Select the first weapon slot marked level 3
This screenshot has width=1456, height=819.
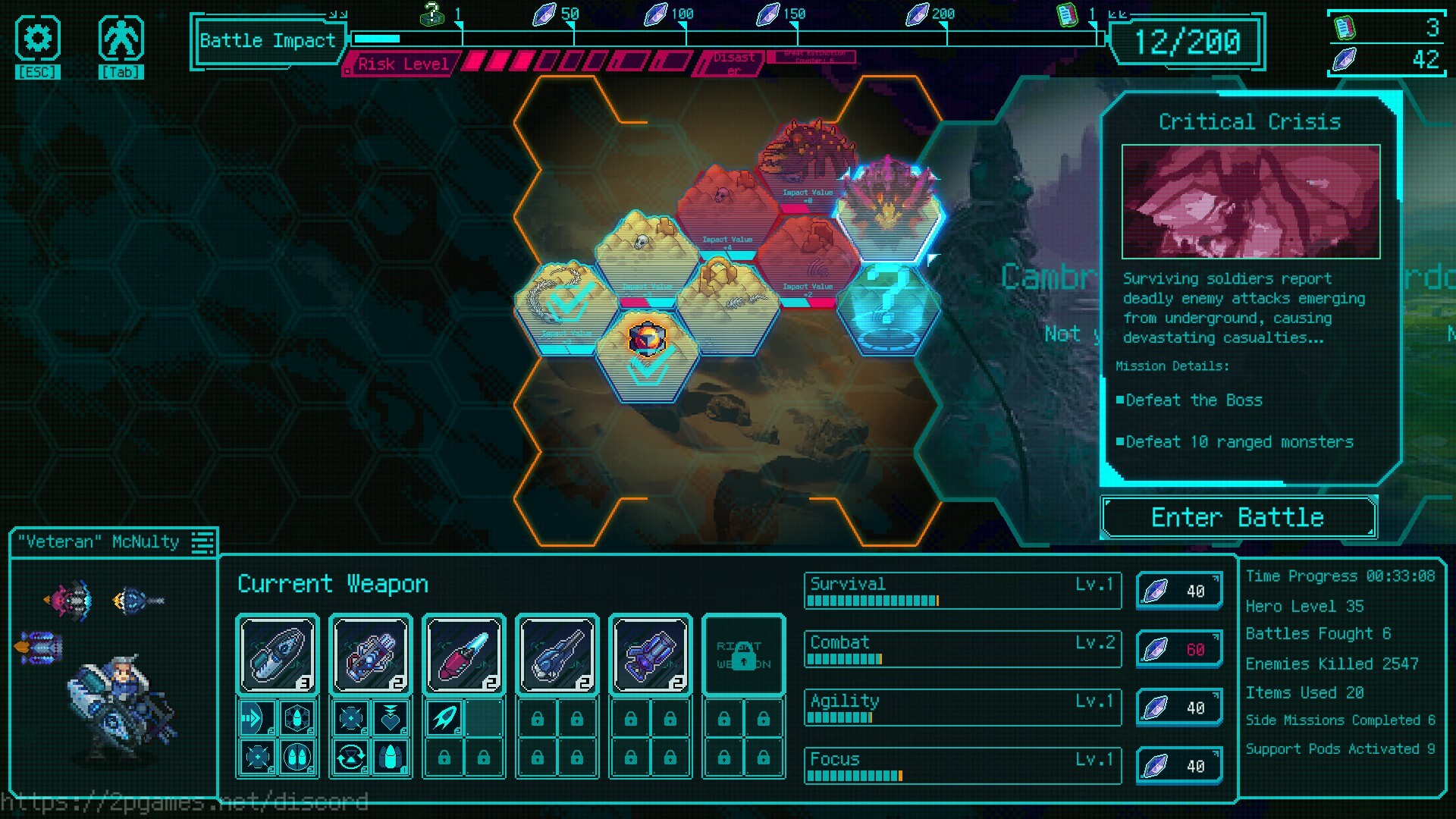pyautogui.click(x=278, y=654)
